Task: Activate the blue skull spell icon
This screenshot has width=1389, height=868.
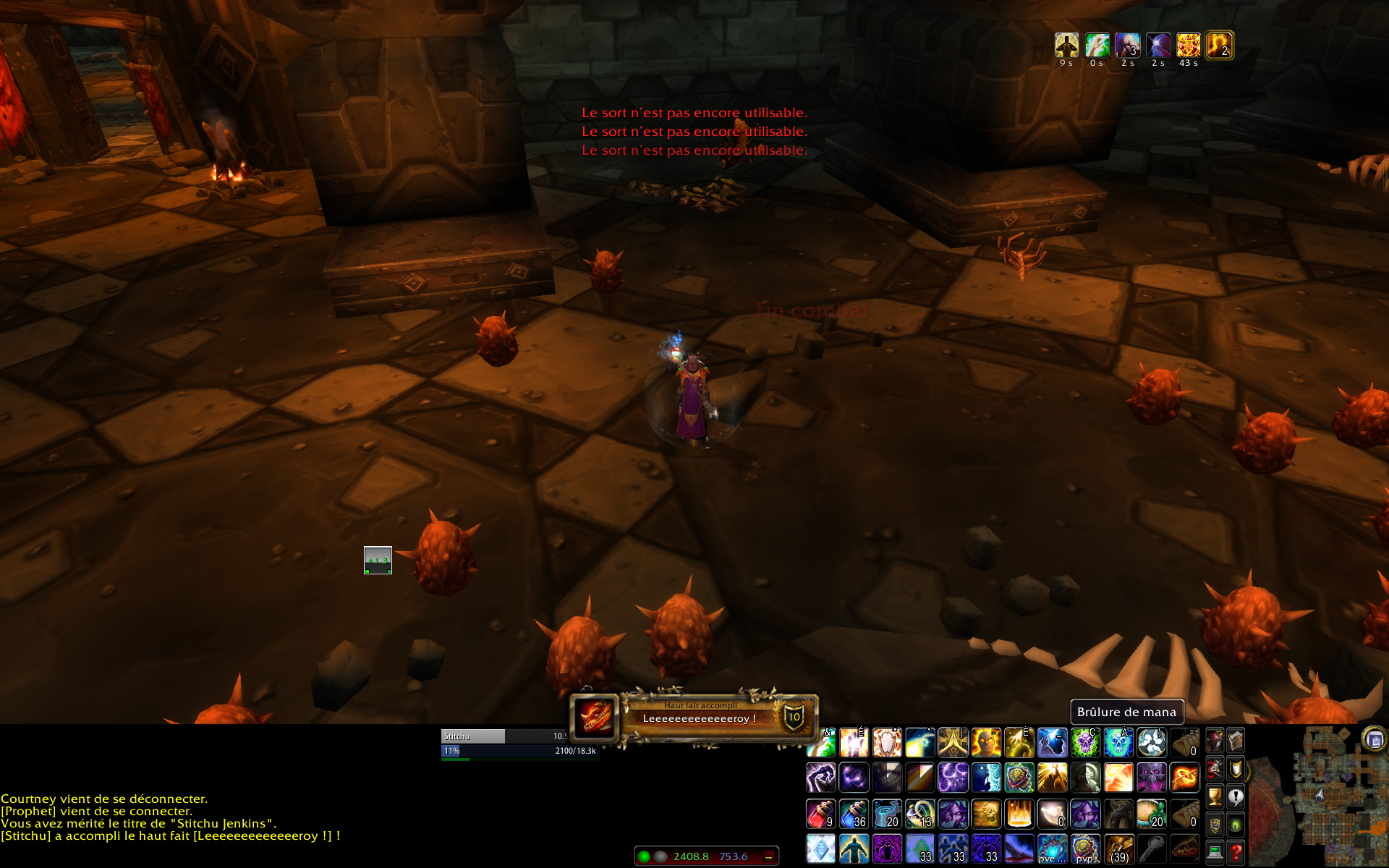Action: pyautogui.click(x=1118, y=743)
